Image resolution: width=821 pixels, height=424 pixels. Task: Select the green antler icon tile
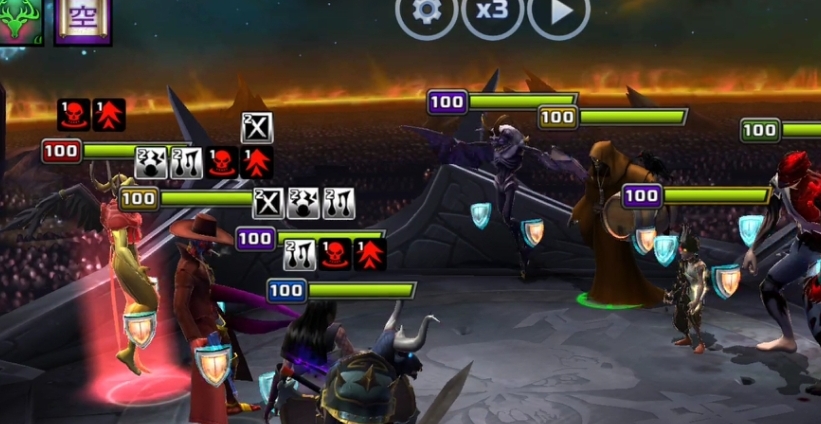19,20
